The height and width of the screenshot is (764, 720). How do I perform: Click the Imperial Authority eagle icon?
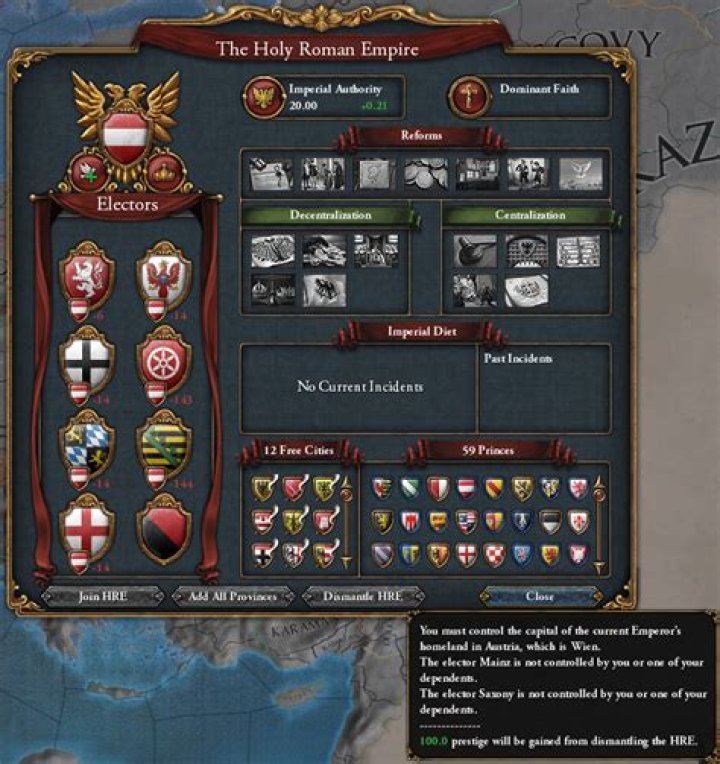tap(265, 97)
